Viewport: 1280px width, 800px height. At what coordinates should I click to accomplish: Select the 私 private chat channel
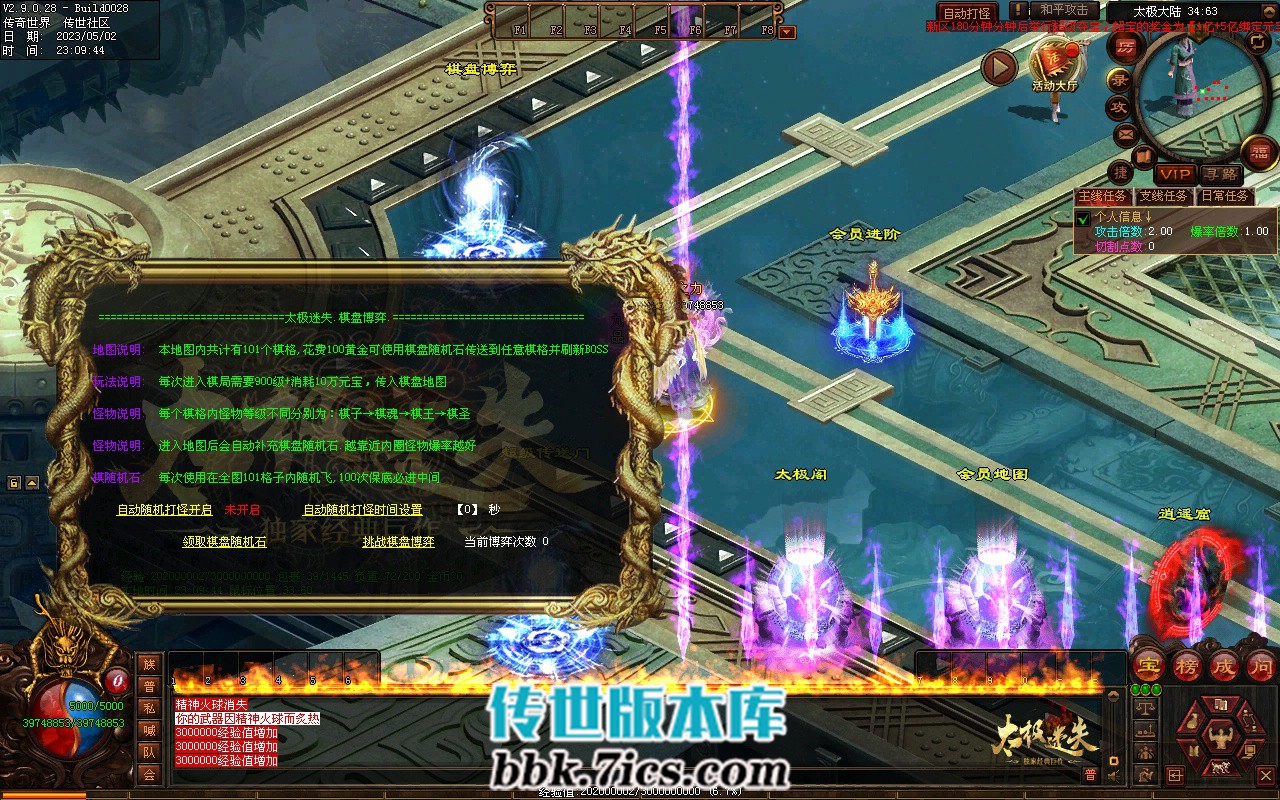pyautogui.click(x=149, y=708)
